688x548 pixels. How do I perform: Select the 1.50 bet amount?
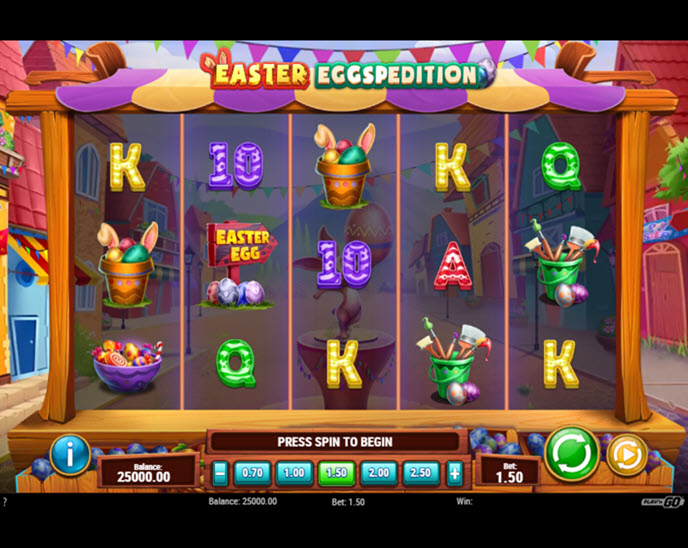(x=337, y=473)
